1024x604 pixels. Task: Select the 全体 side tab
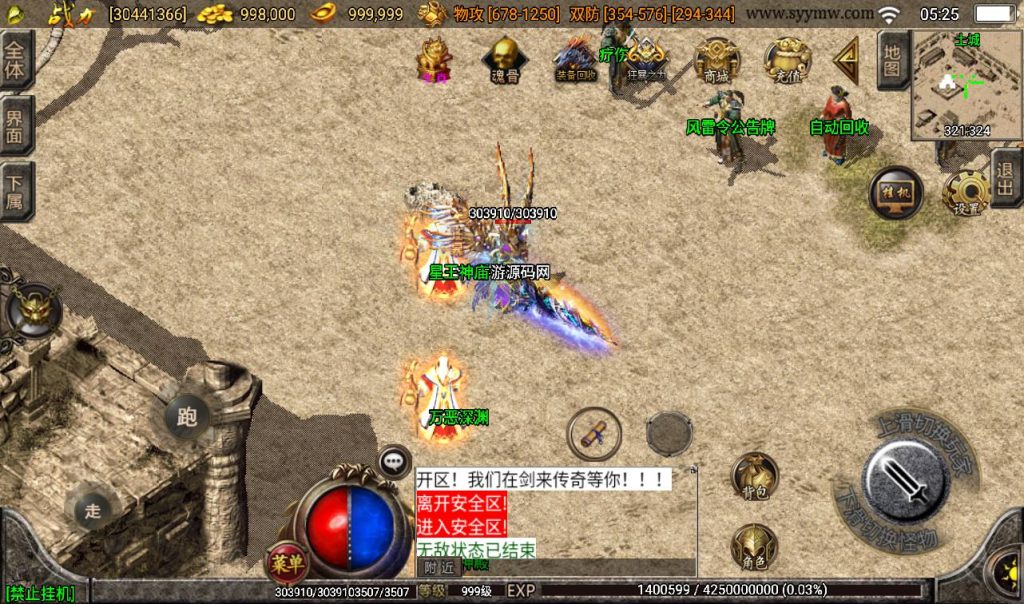coord(16,60)
